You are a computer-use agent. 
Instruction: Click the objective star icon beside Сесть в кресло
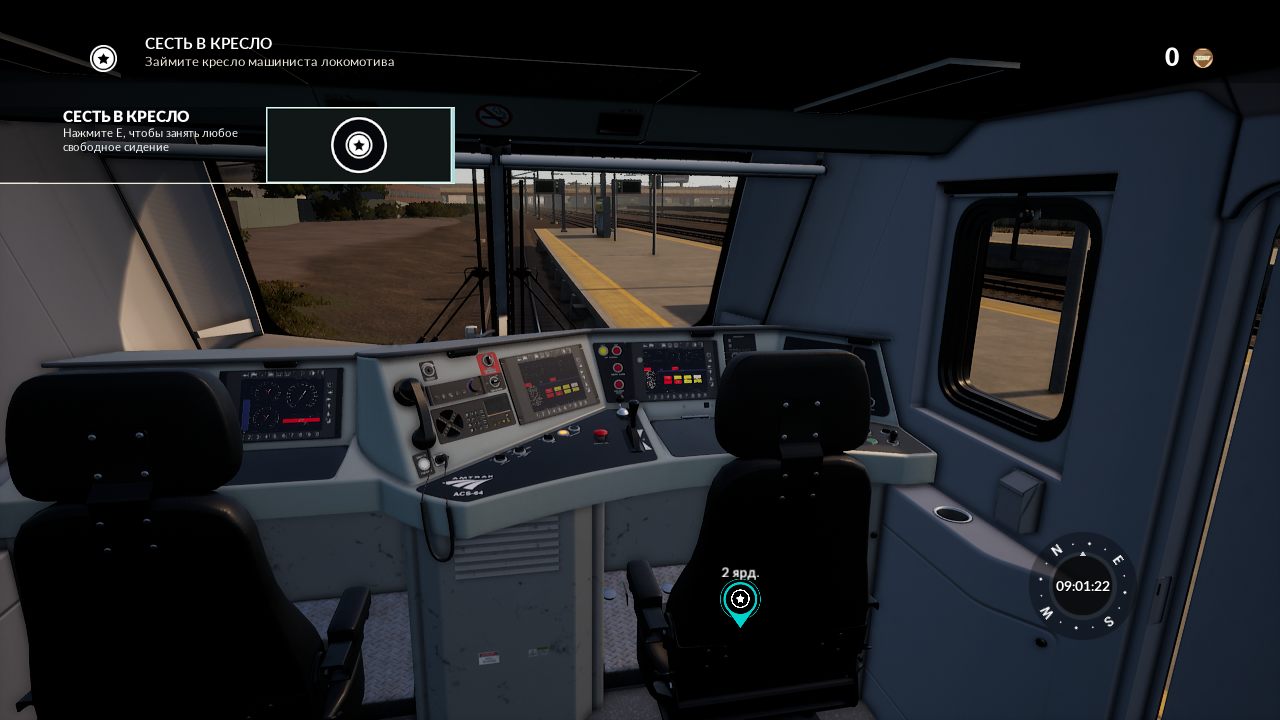pyautogui.click(x=103, y=58)
